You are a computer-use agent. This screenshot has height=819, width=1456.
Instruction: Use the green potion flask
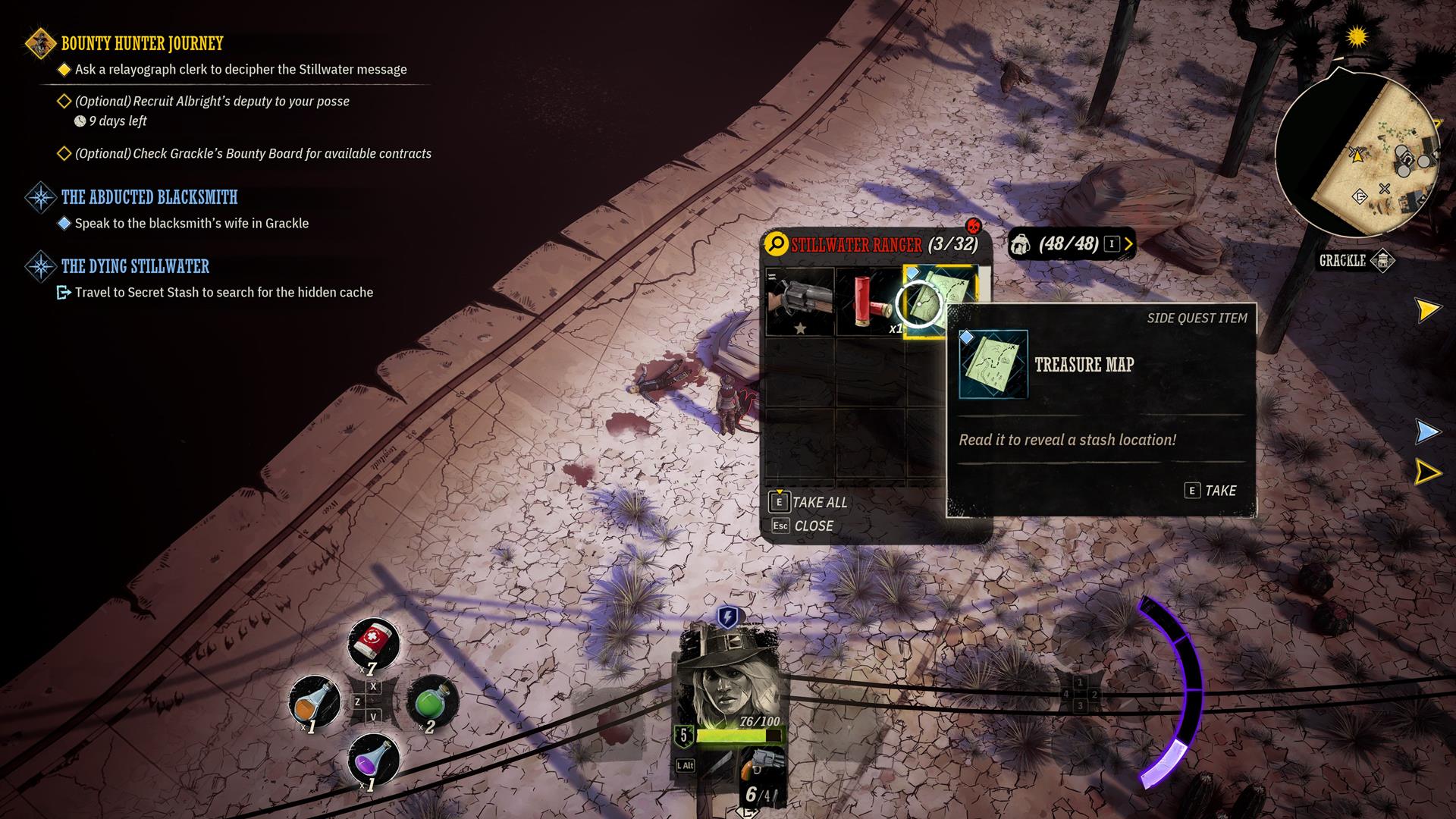tap(432, 701)
